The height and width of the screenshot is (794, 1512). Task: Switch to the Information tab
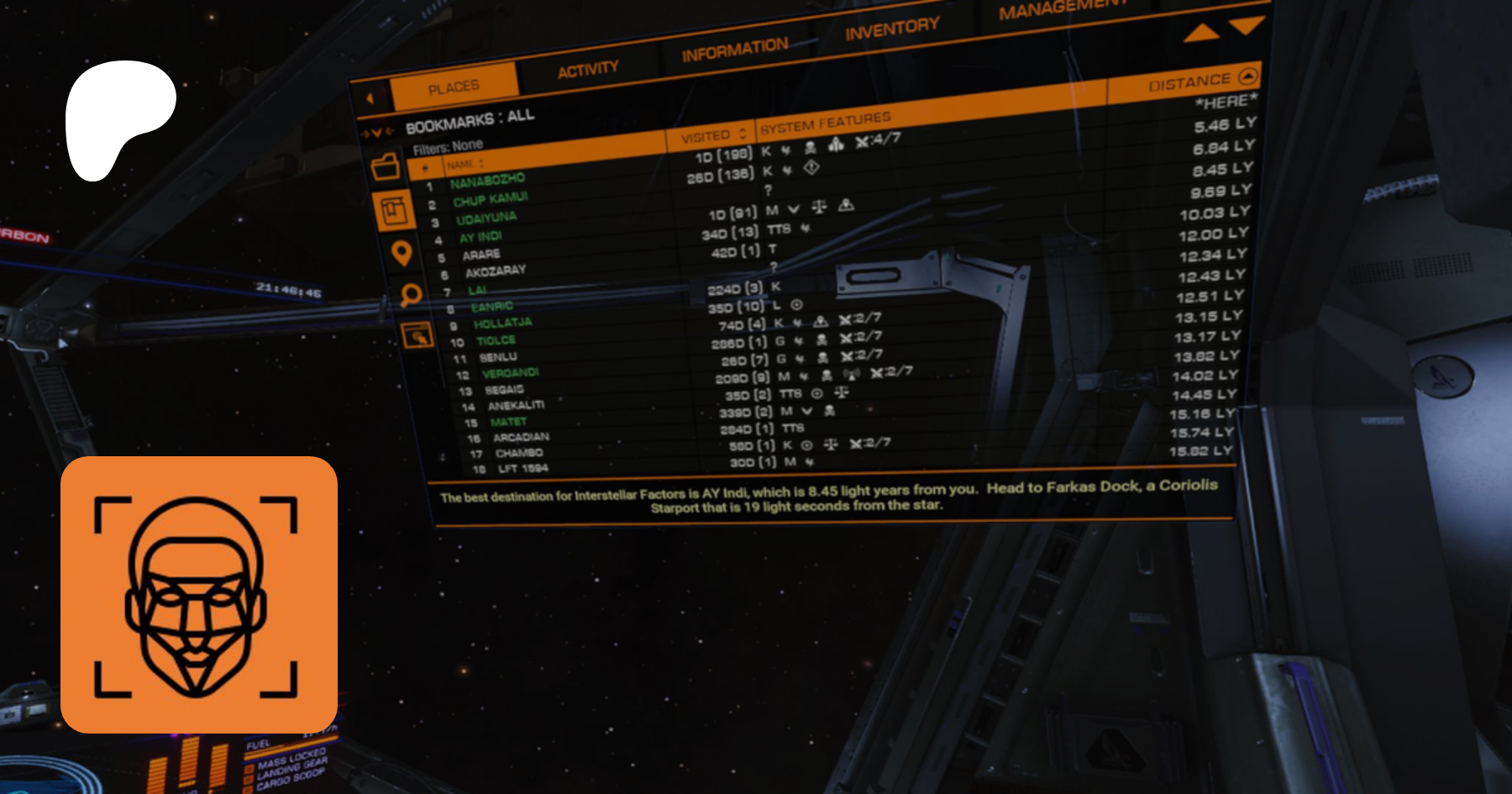(735, 50)
